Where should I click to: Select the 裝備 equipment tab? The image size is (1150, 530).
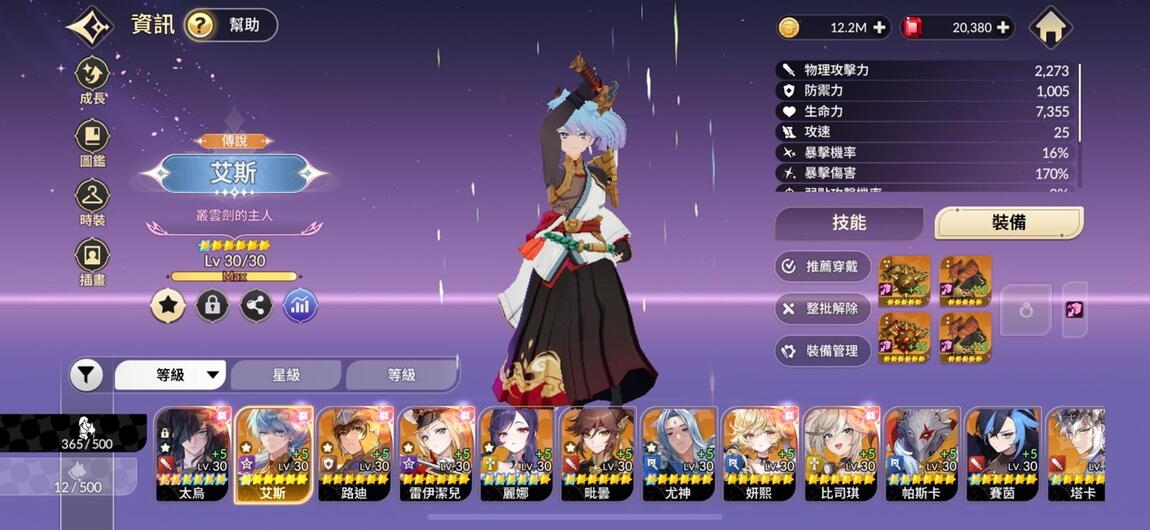pos(1008,223)
